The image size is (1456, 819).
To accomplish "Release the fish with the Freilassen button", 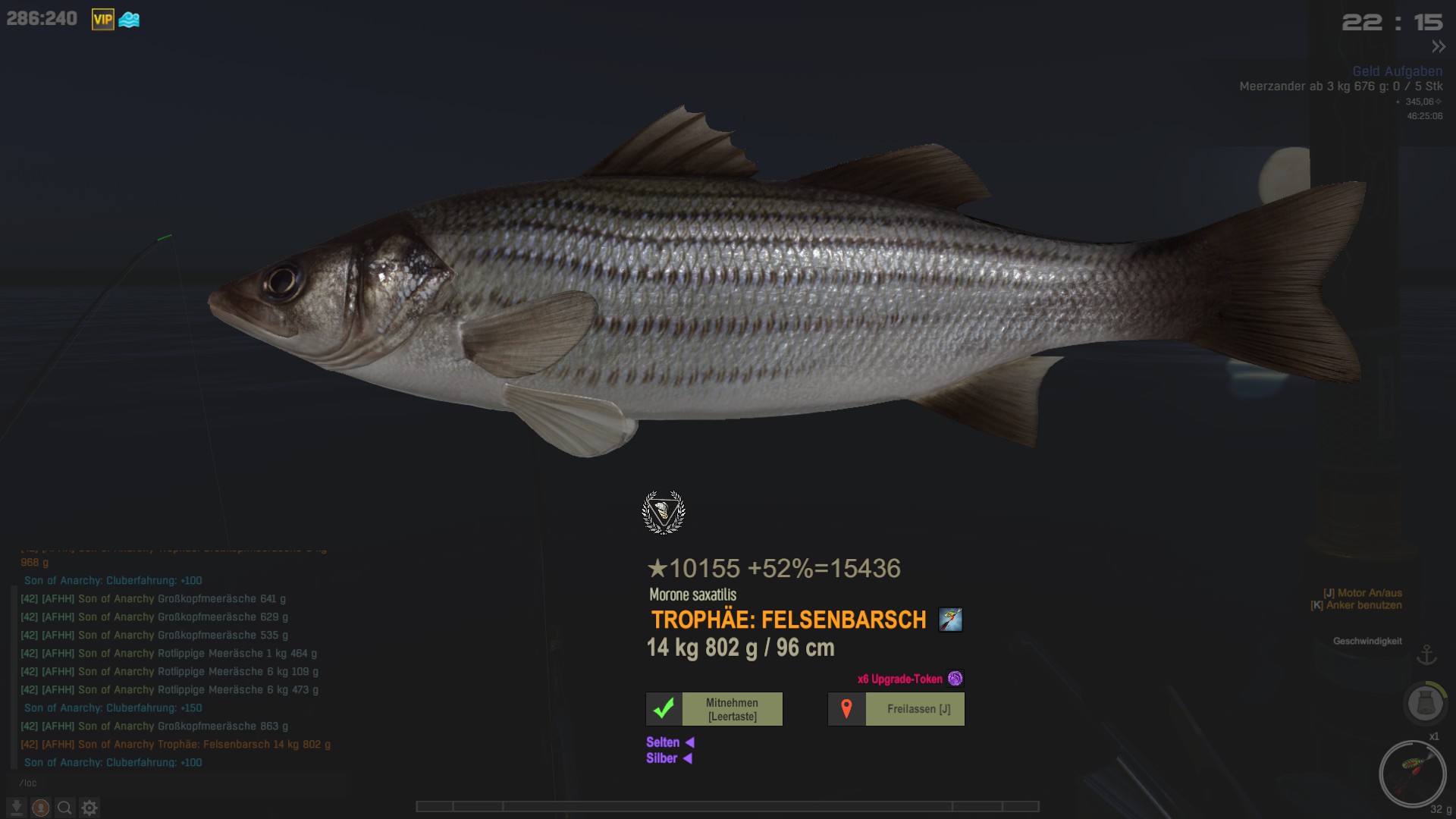I will tap(896, 709).
